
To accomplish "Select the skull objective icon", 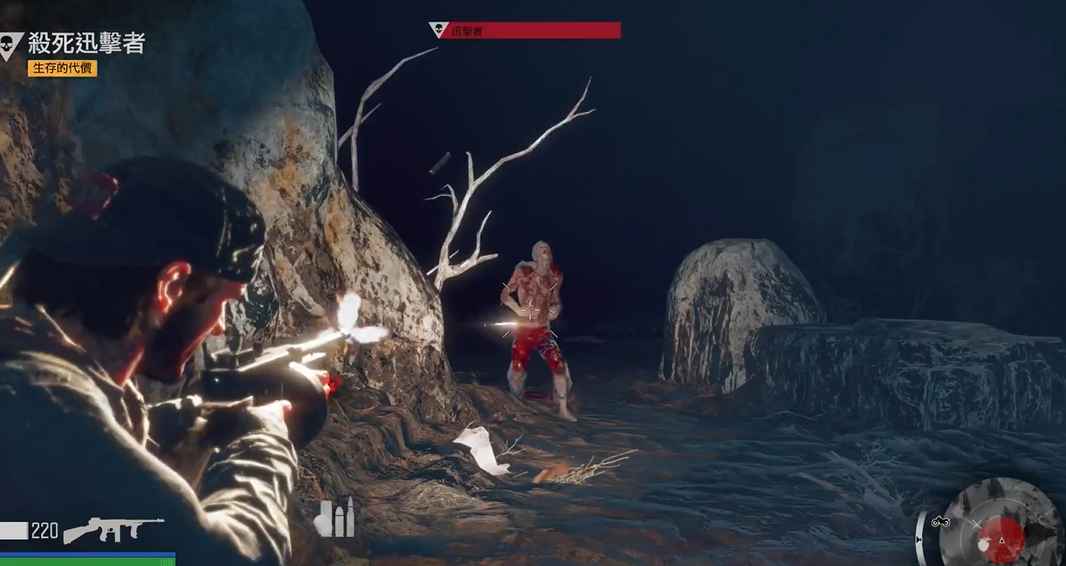I will [x=11, y=45].
